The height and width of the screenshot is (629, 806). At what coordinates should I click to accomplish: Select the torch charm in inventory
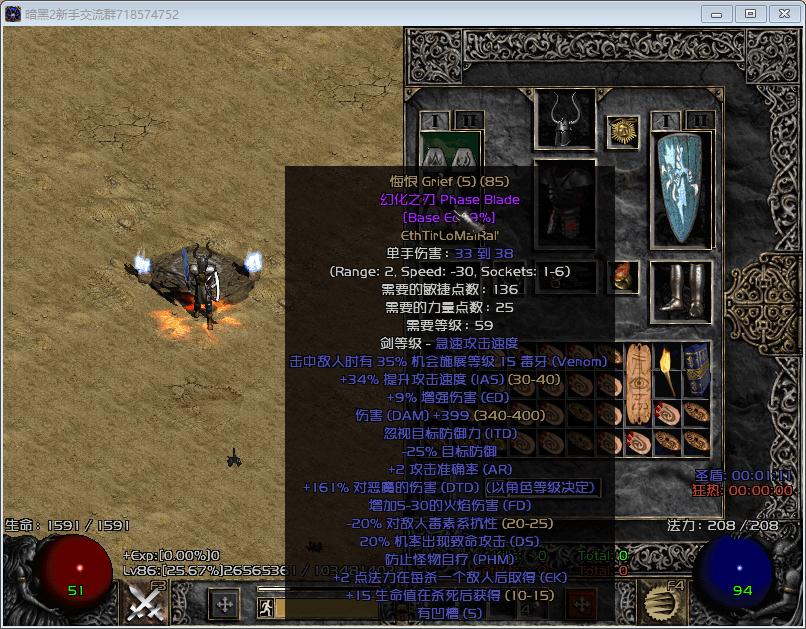(x=662, y=370)
